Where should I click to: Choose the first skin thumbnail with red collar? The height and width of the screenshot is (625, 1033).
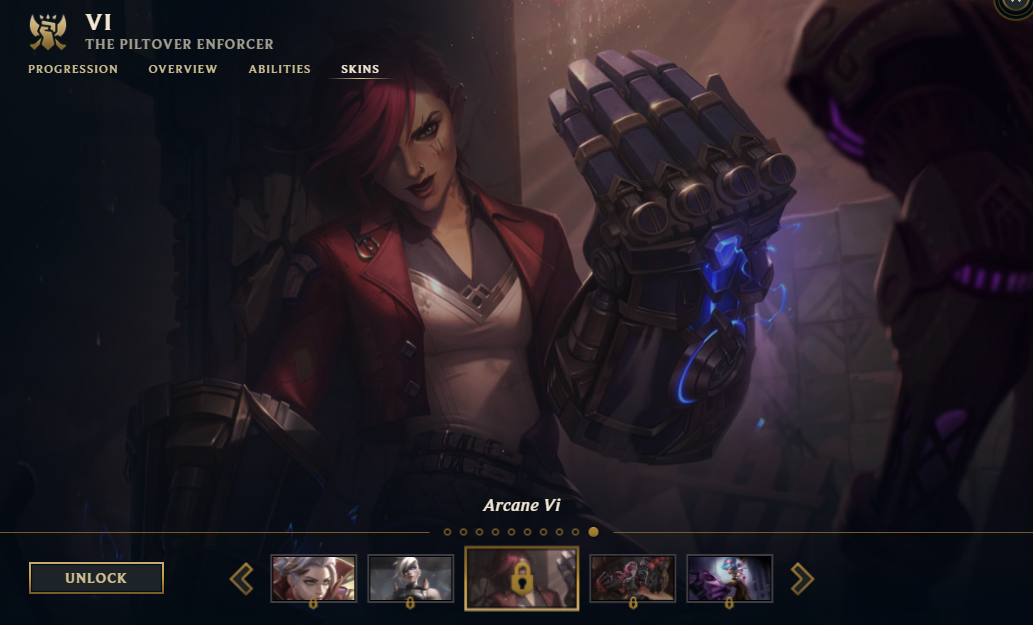[313, 578]
